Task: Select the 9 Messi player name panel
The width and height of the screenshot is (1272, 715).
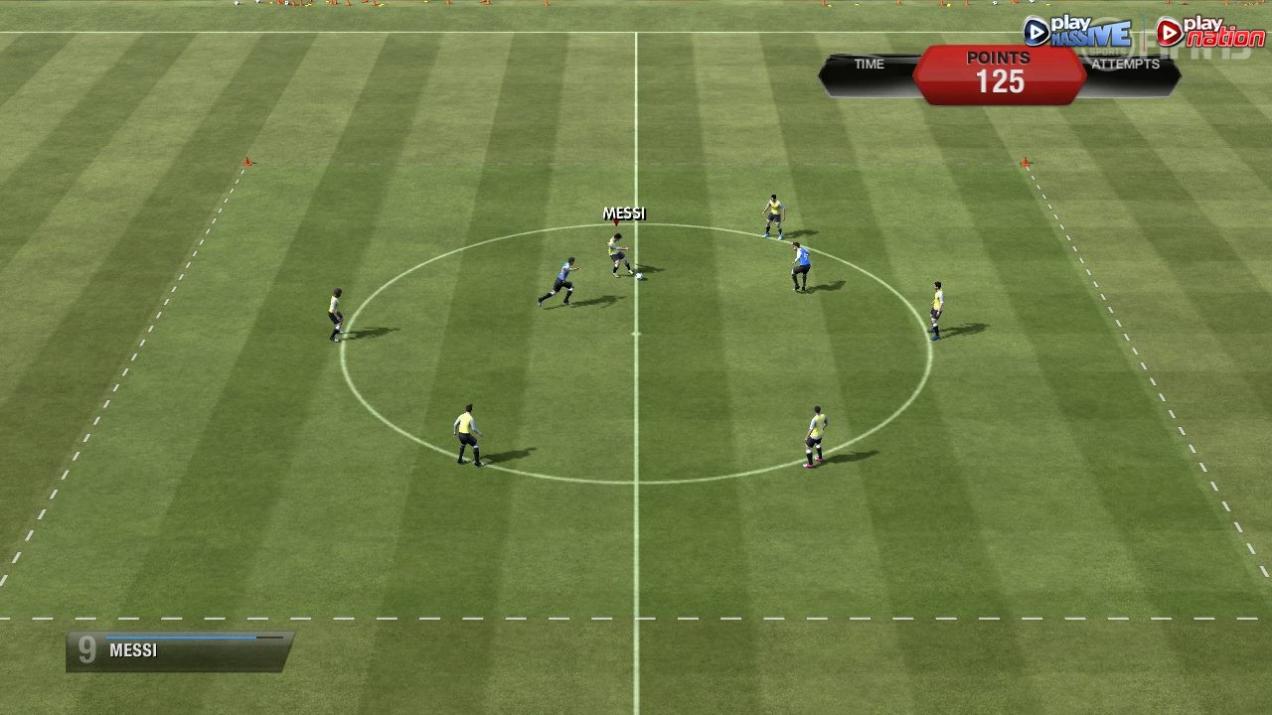Action: point(180,650)
